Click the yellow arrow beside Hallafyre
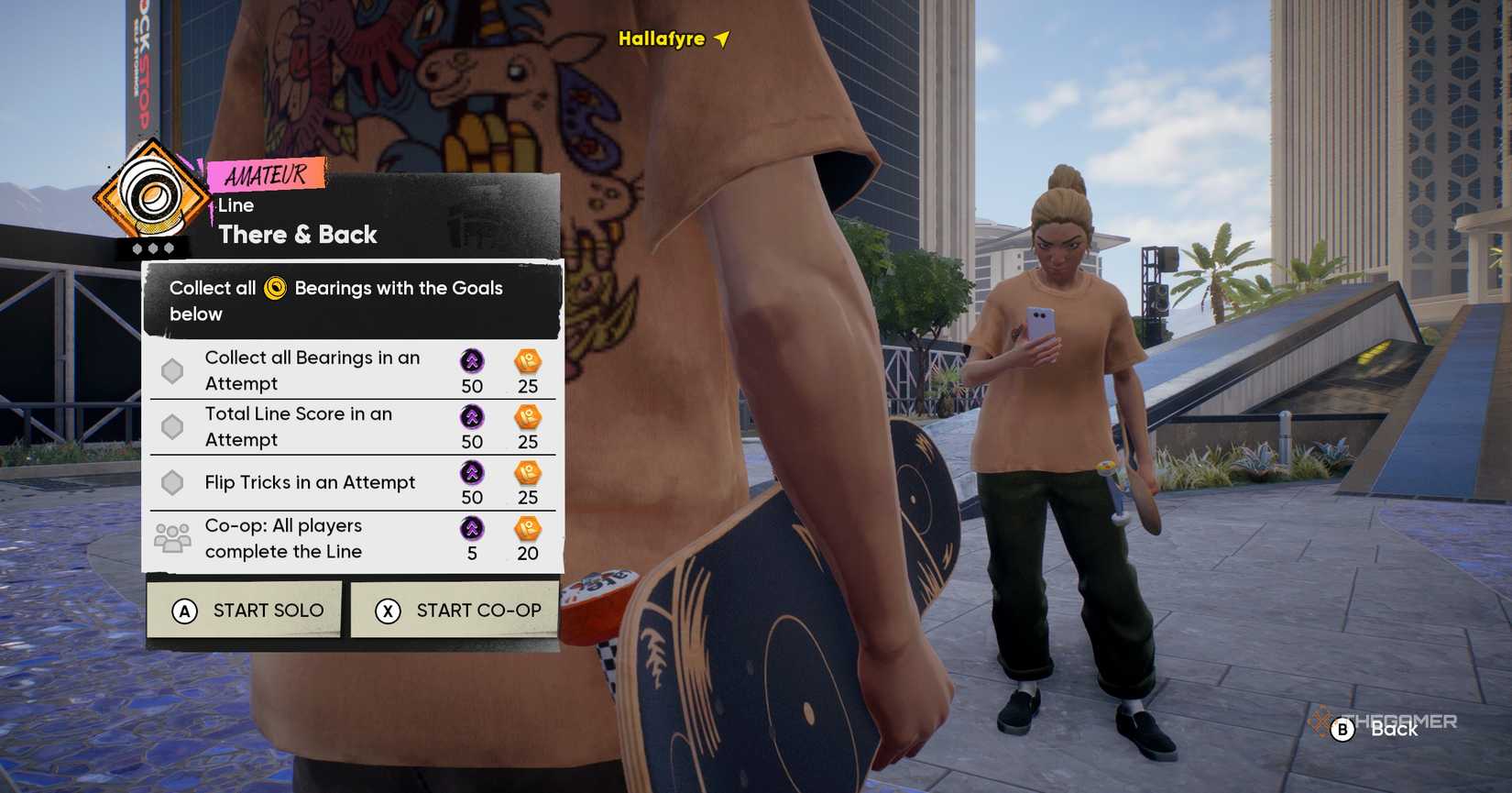1512x793 pixels. click(720, 39)
